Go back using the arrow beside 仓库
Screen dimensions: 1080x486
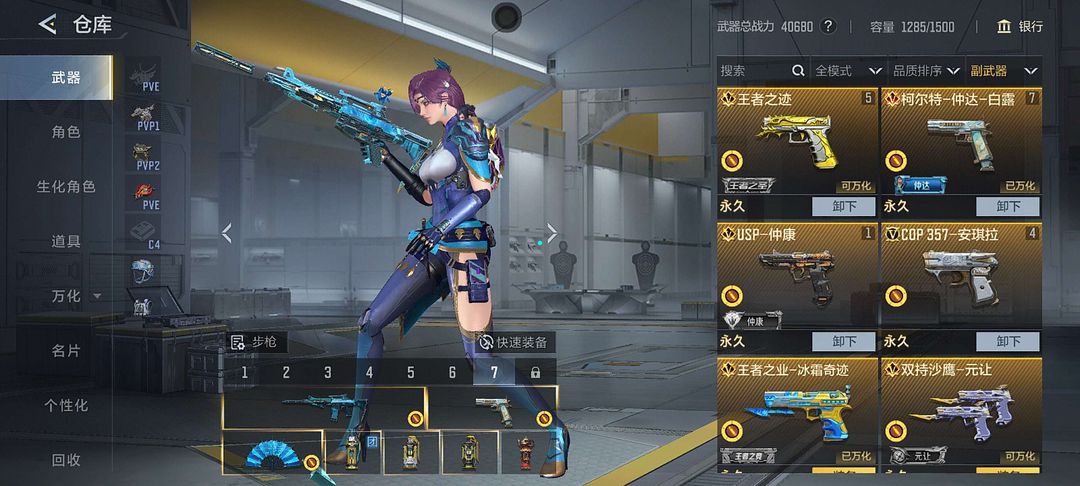[47, 25]
